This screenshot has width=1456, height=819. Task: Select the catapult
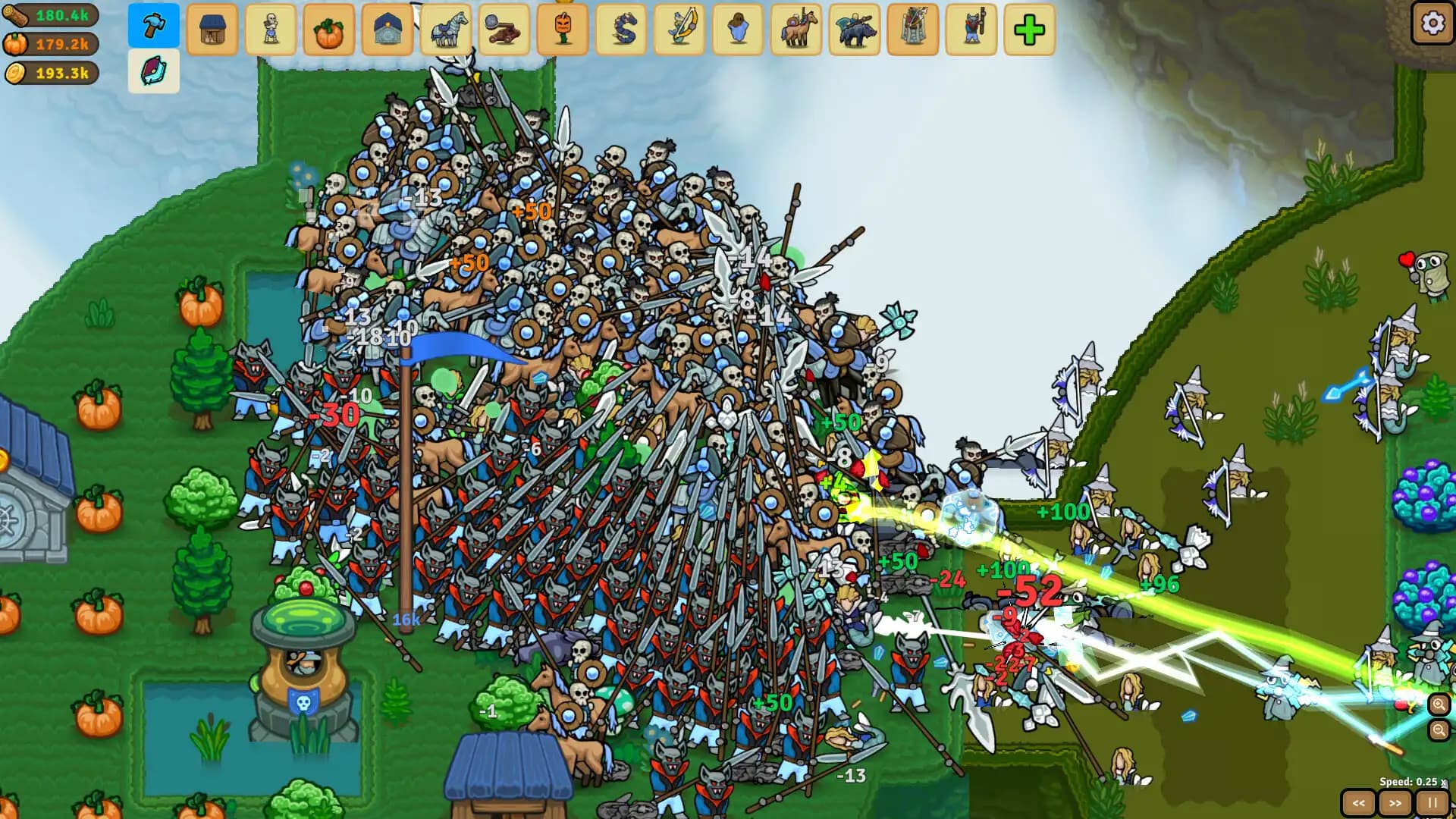pyautogui.click(x=504, y=30)
